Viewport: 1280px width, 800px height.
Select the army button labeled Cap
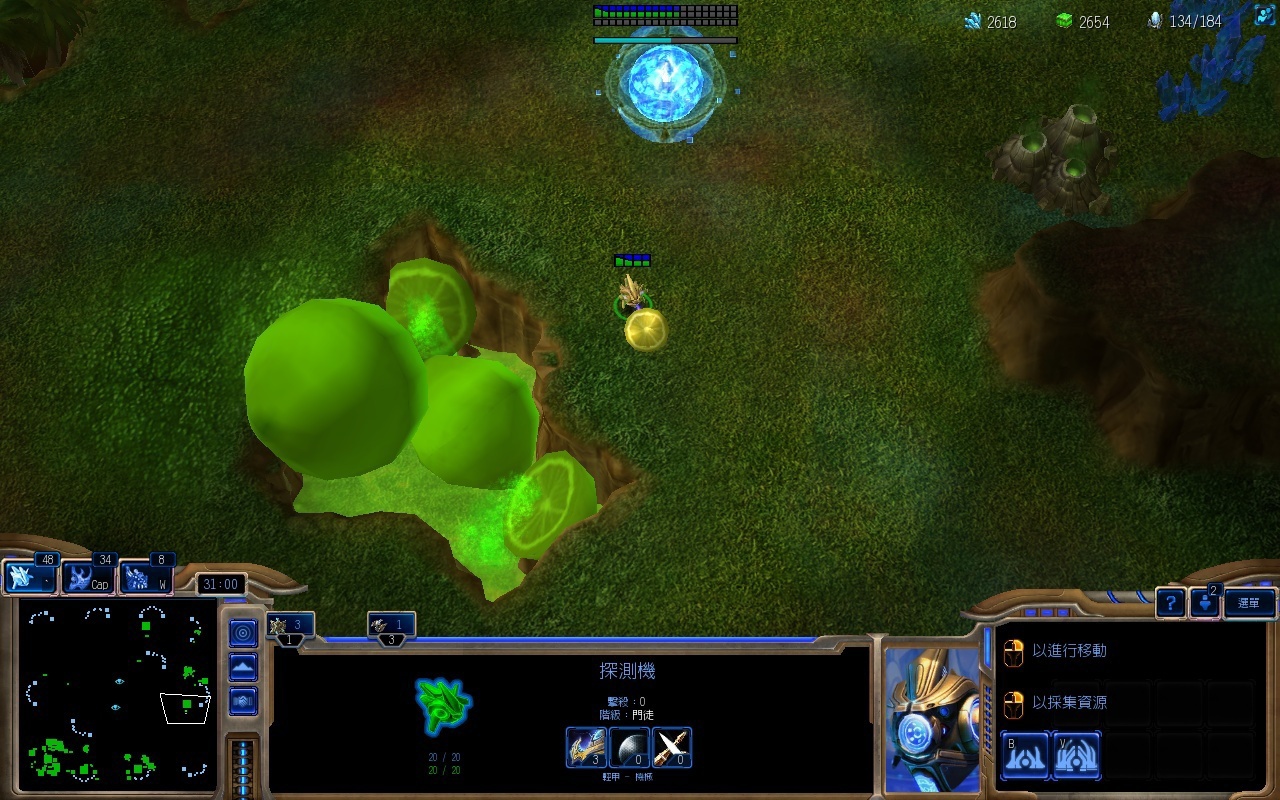tap(88, 577)
